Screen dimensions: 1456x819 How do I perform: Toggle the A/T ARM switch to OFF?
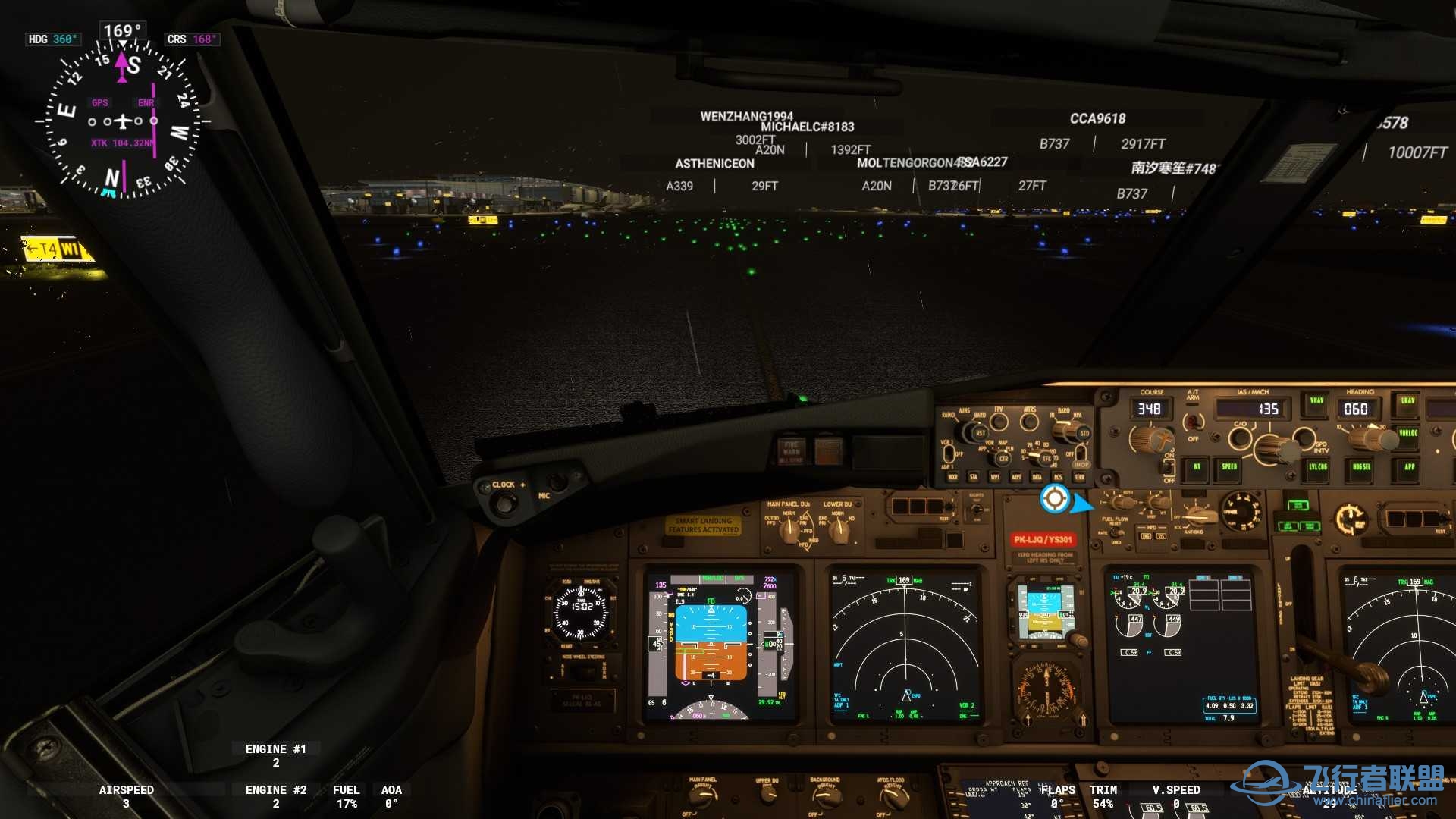[x=1194, y=423]
